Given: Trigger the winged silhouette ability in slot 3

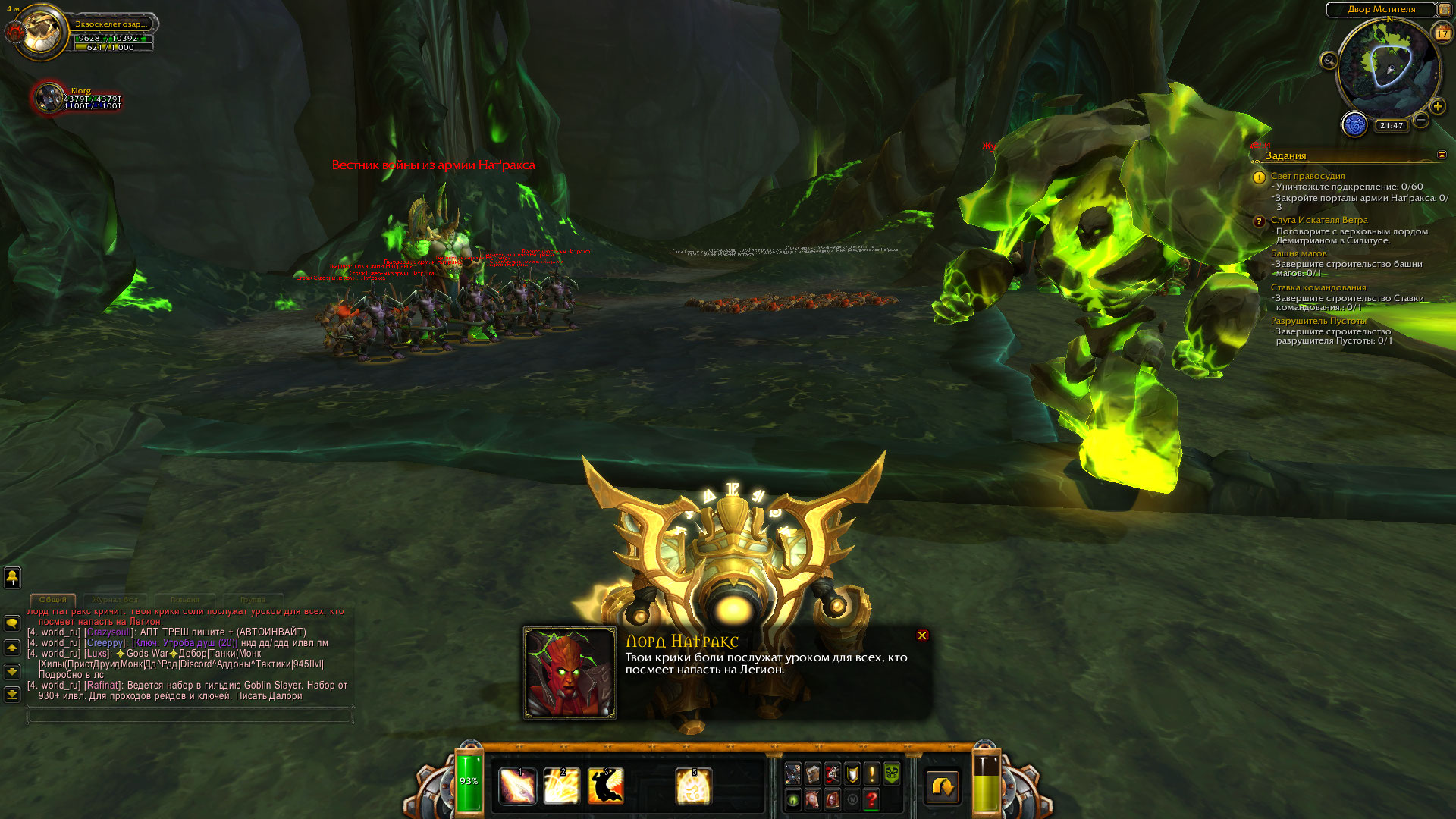Looking at the screenshot, I should point(606,786).
